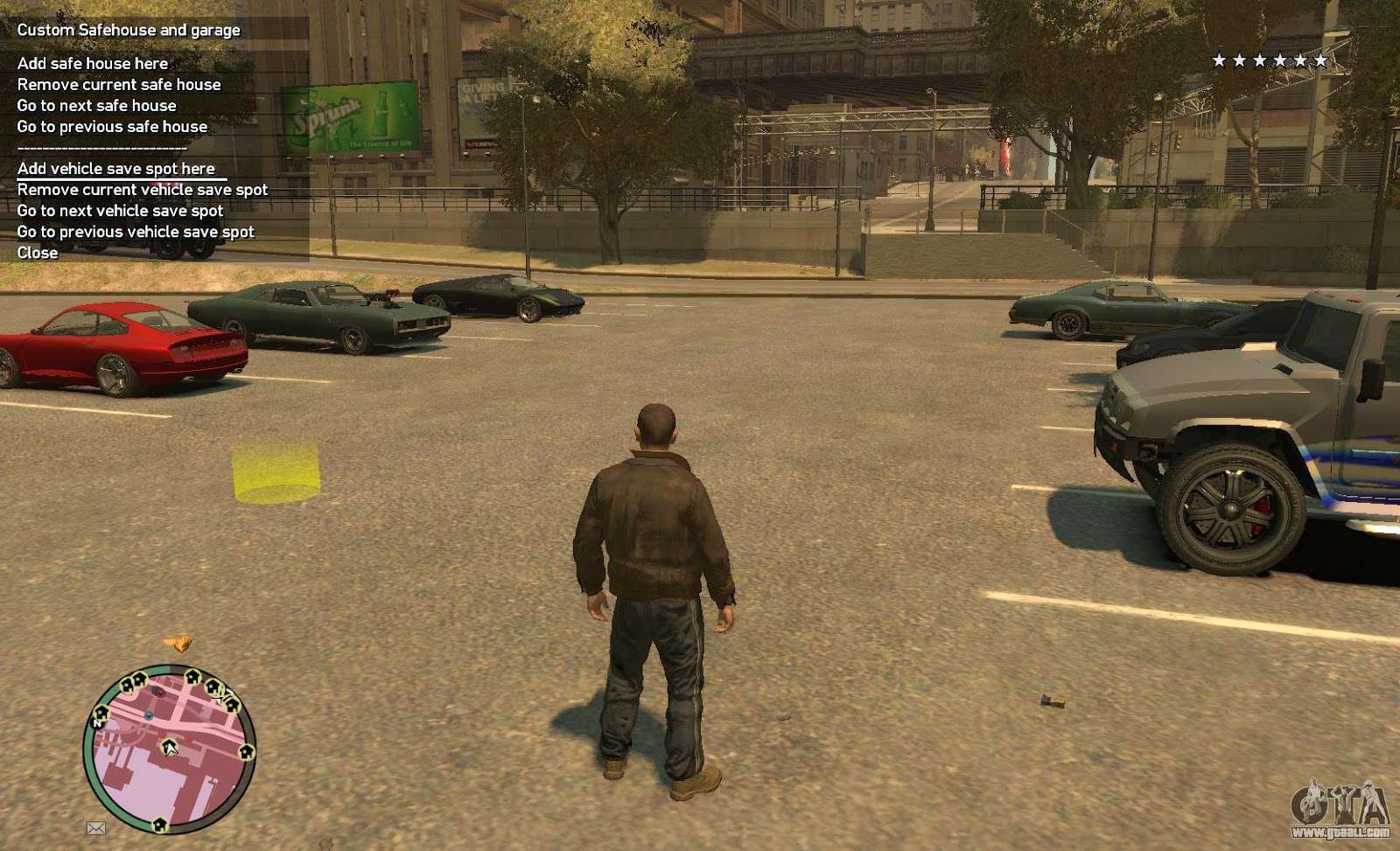Choose 'Go to next vehicle save spot'
Image resolution: width=1400 pixels, height=851 pixels.
click(120, 210)
